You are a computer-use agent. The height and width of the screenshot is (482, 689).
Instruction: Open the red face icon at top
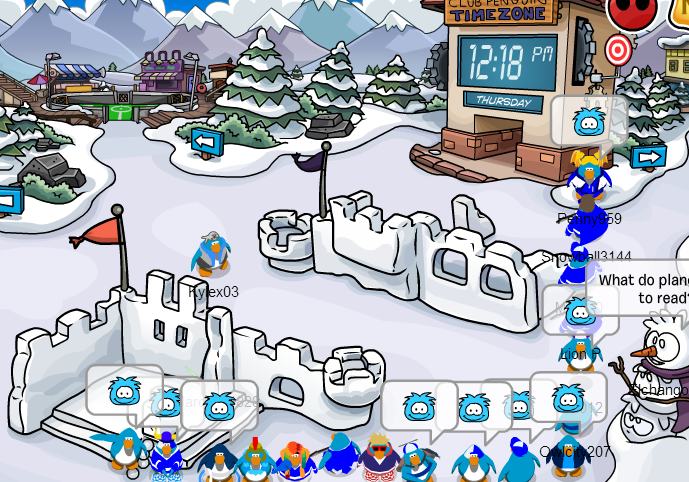click(x=631, y=11)
